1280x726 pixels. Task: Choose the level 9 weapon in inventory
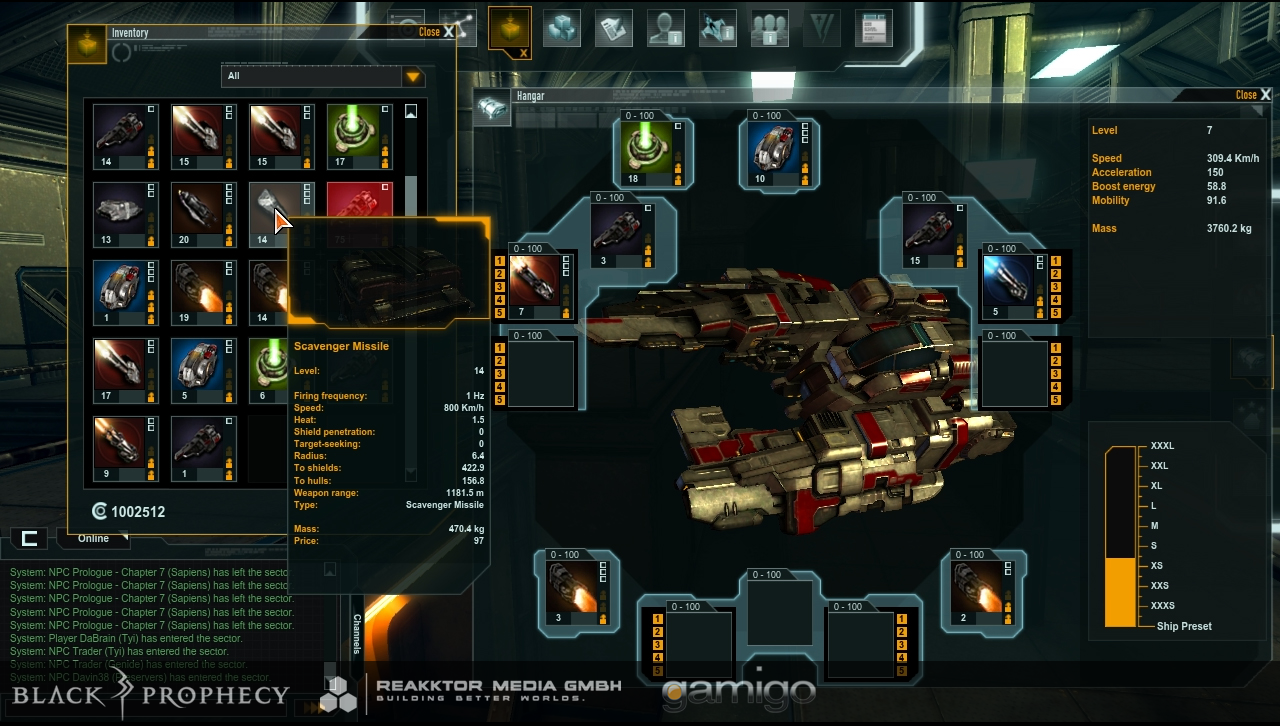125,447
